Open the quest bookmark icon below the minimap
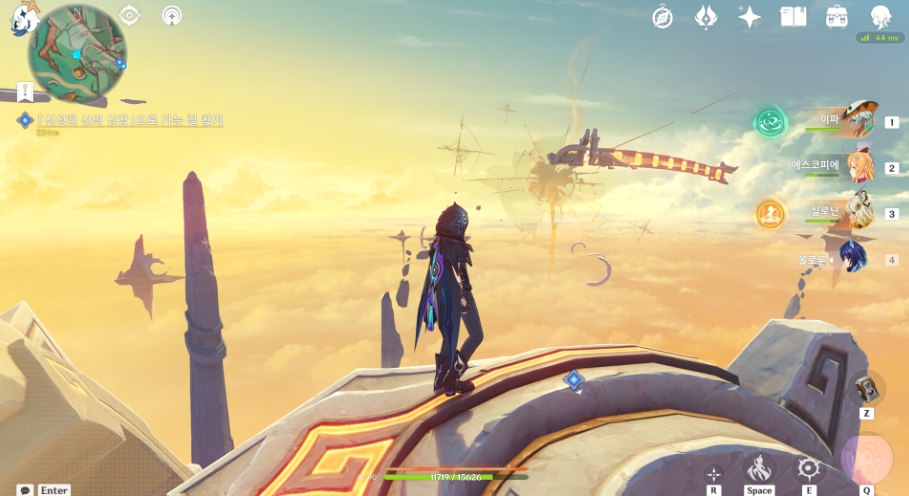The height and width of the screenshot is (496, 909). [25, 92]
